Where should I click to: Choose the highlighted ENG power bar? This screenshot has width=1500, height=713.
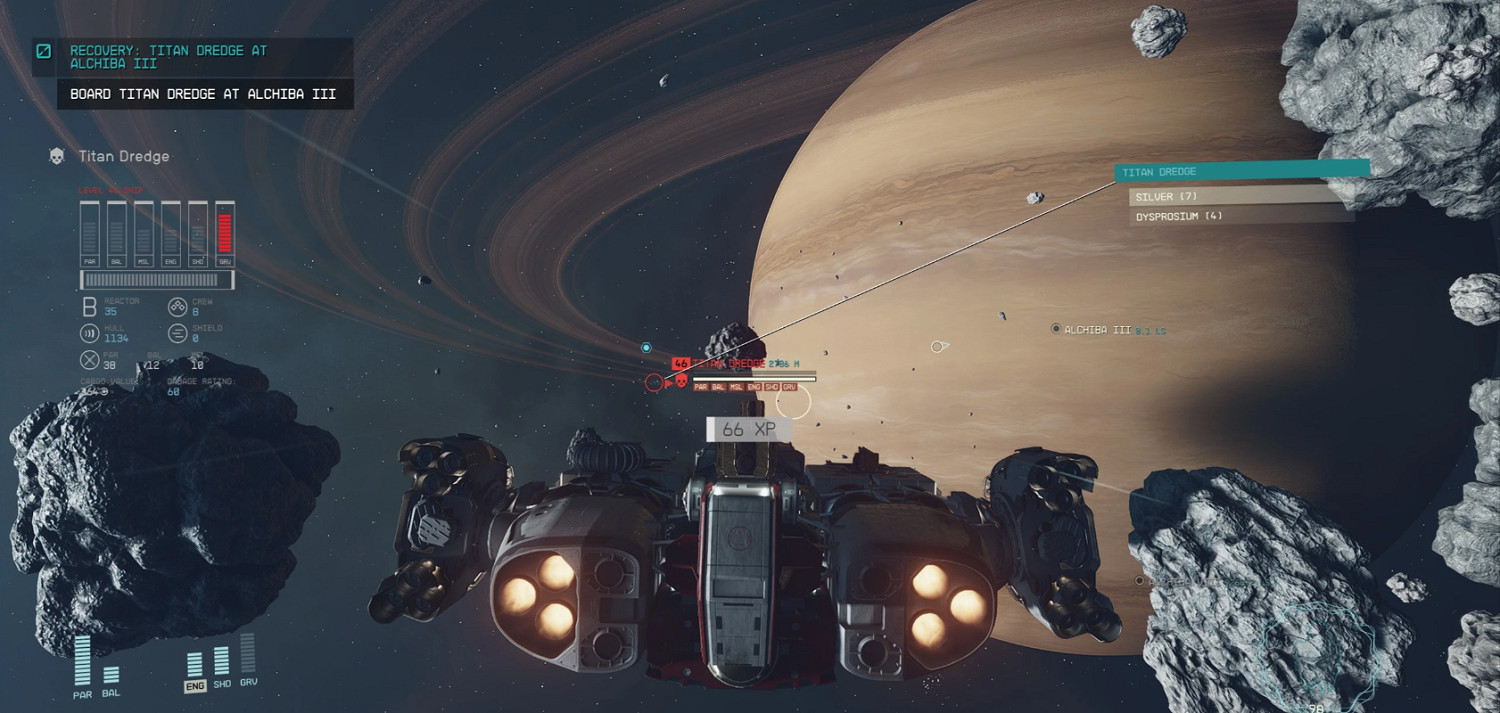pyautogui.click(x=195, y=666)
